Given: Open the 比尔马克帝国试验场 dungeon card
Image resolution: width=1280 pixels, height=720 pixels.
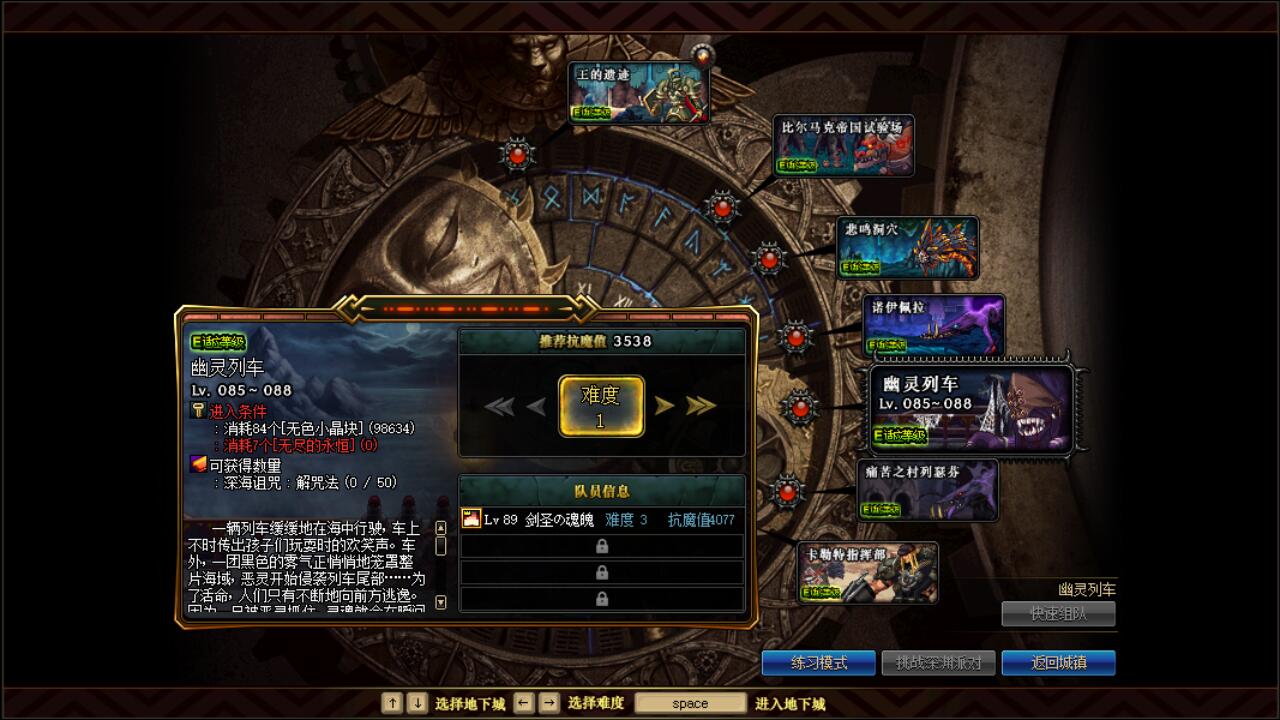Looking at the screenshot, I should (843, 146).
